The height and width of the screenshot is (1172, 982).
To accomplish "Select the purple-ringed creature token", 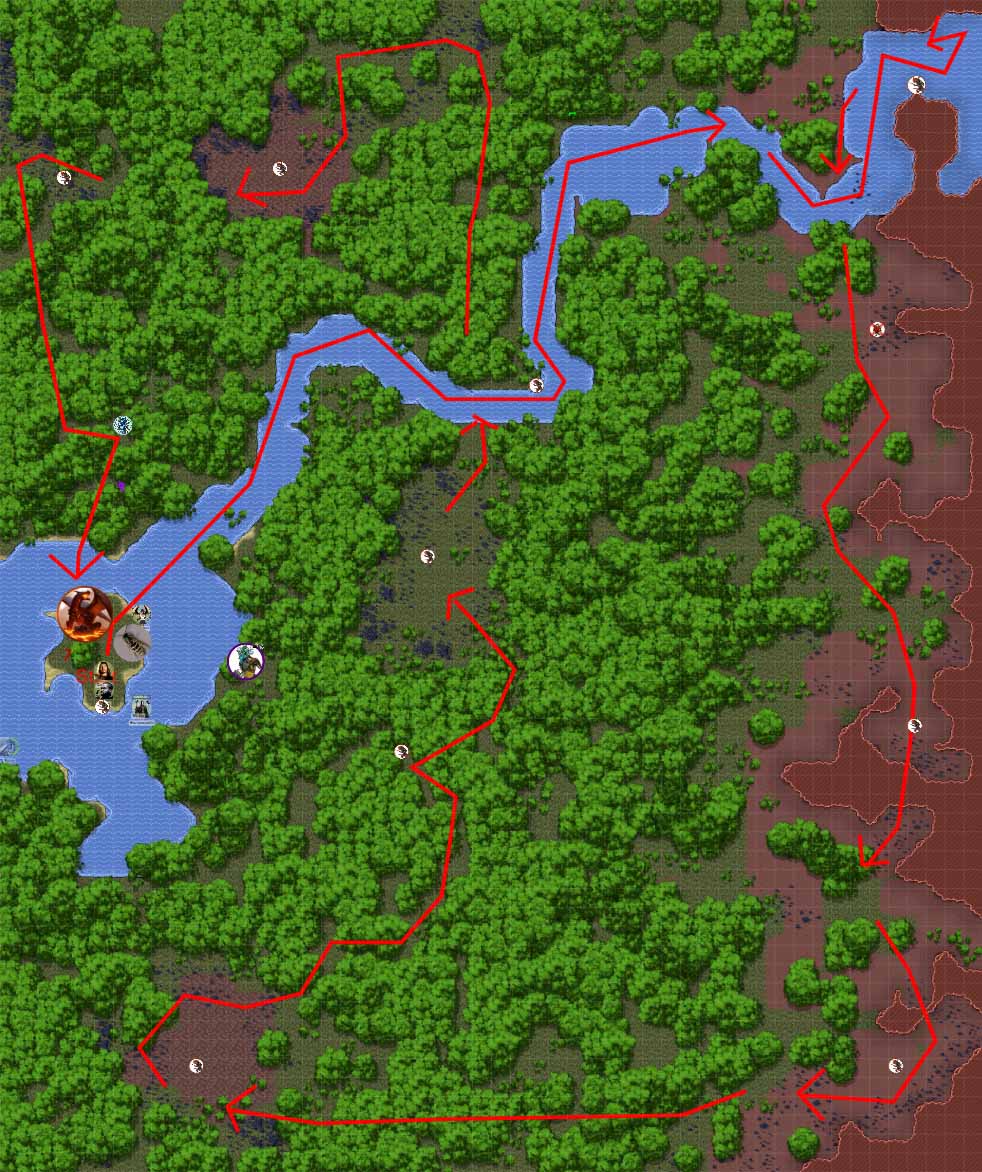I will click(245, 661).
